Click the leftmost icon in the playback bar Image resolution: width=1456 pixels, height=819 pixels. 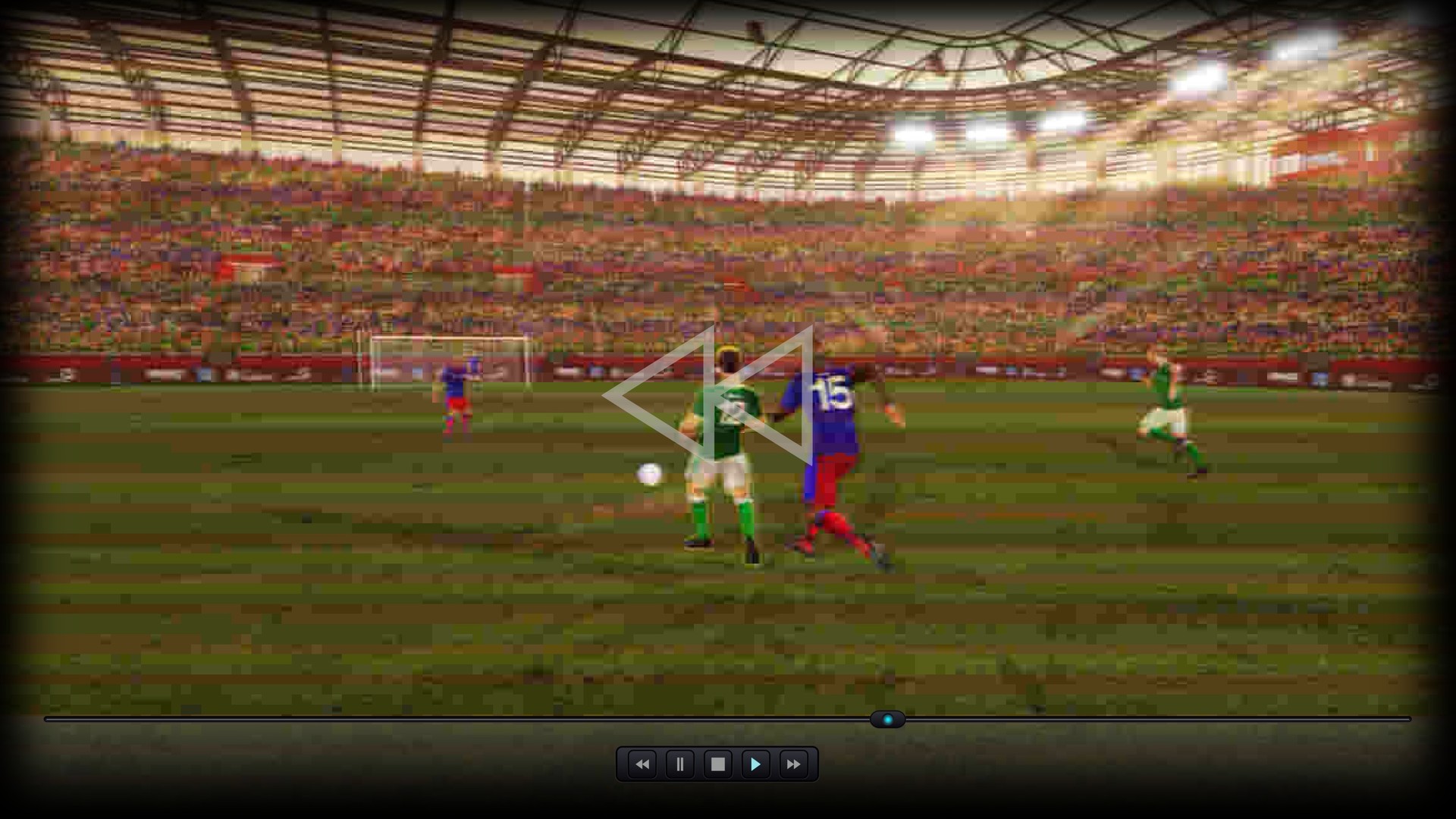[642, 764]
